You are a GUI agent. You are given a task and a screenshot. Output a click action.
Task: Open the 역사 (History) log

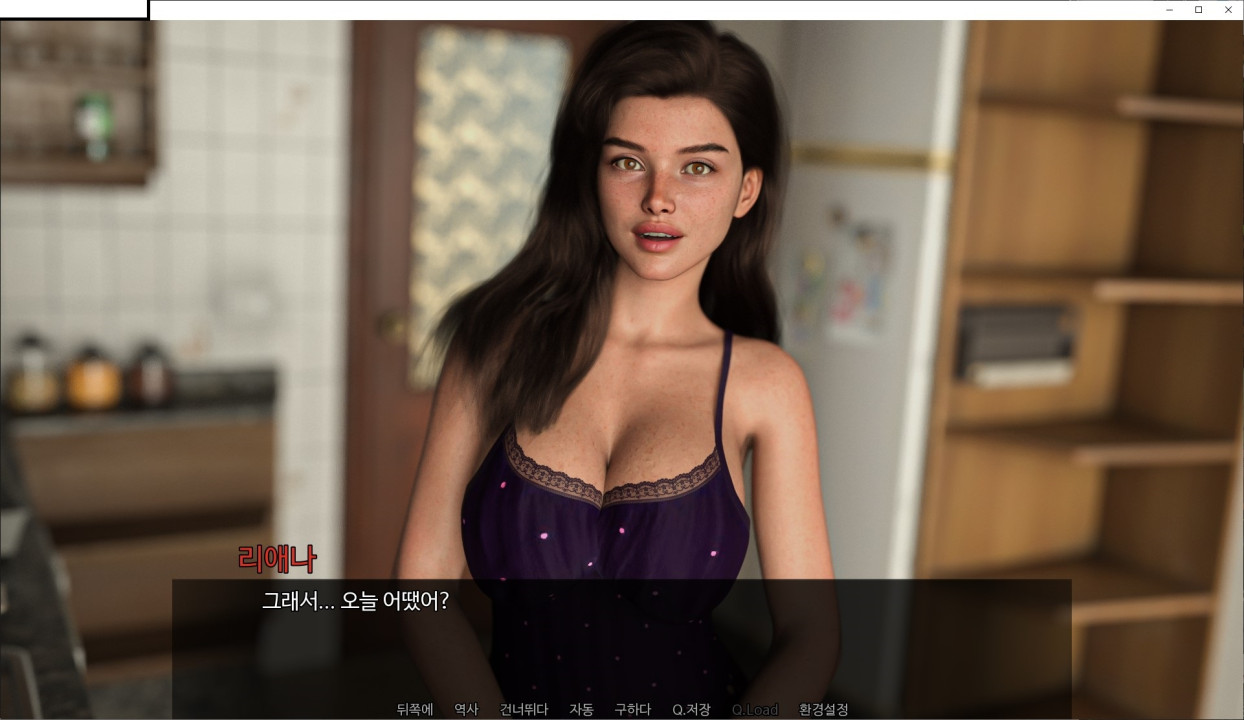(x=466, y=710)
